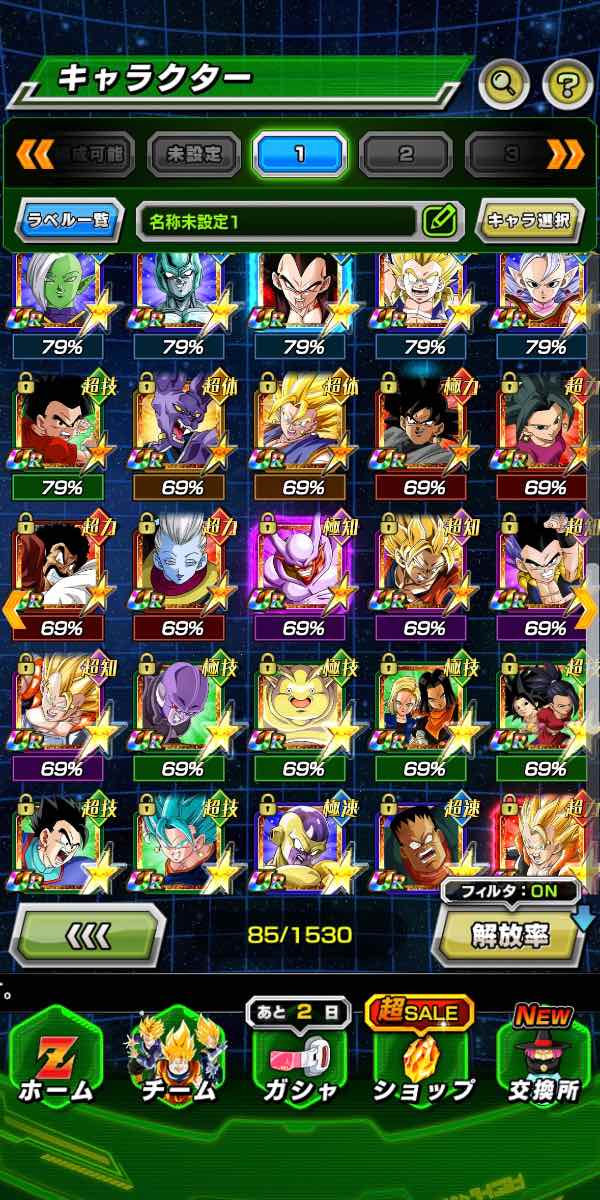This screenshot has height=1200, width=600.
Task: Switch to label tab 2
Action: pyautogui.click(x=406, y=154)
